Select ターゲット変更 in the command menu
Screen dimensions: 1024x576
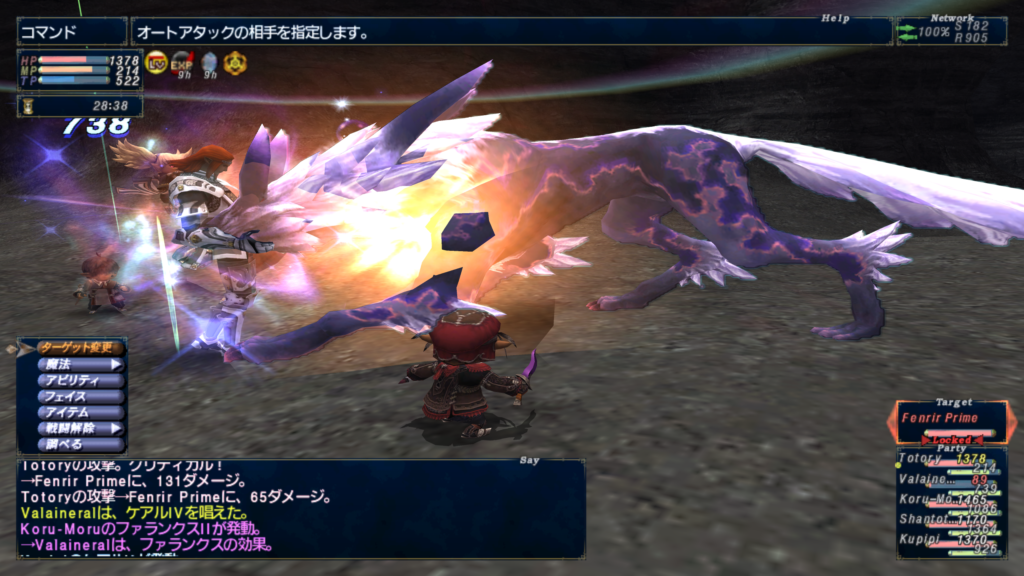[81, 348]
